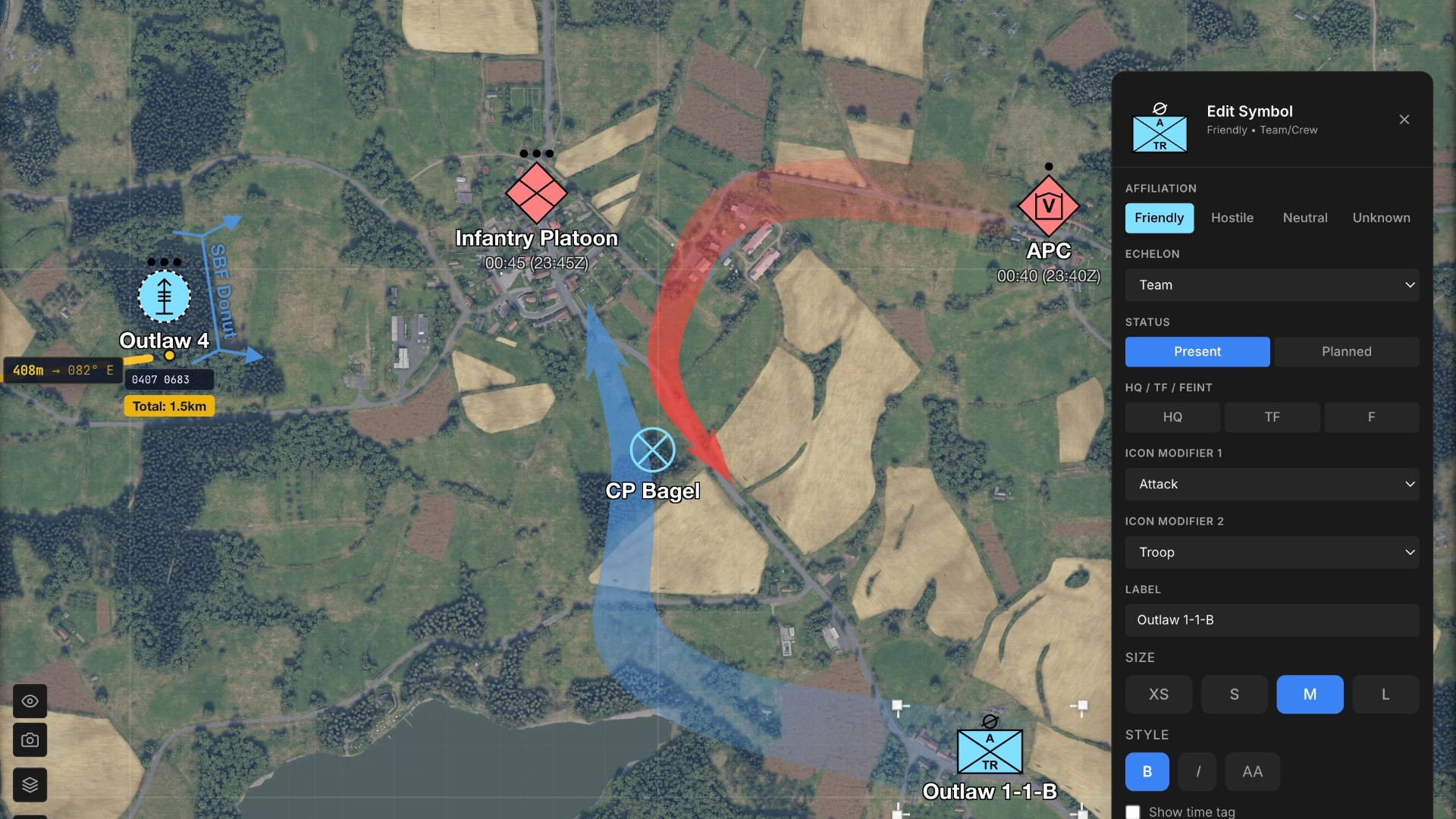Viewport: 1456px width, 819px height.
Task: Set affiliation to Hostile
Action: pyautogui.click(x=1232, y=218)
